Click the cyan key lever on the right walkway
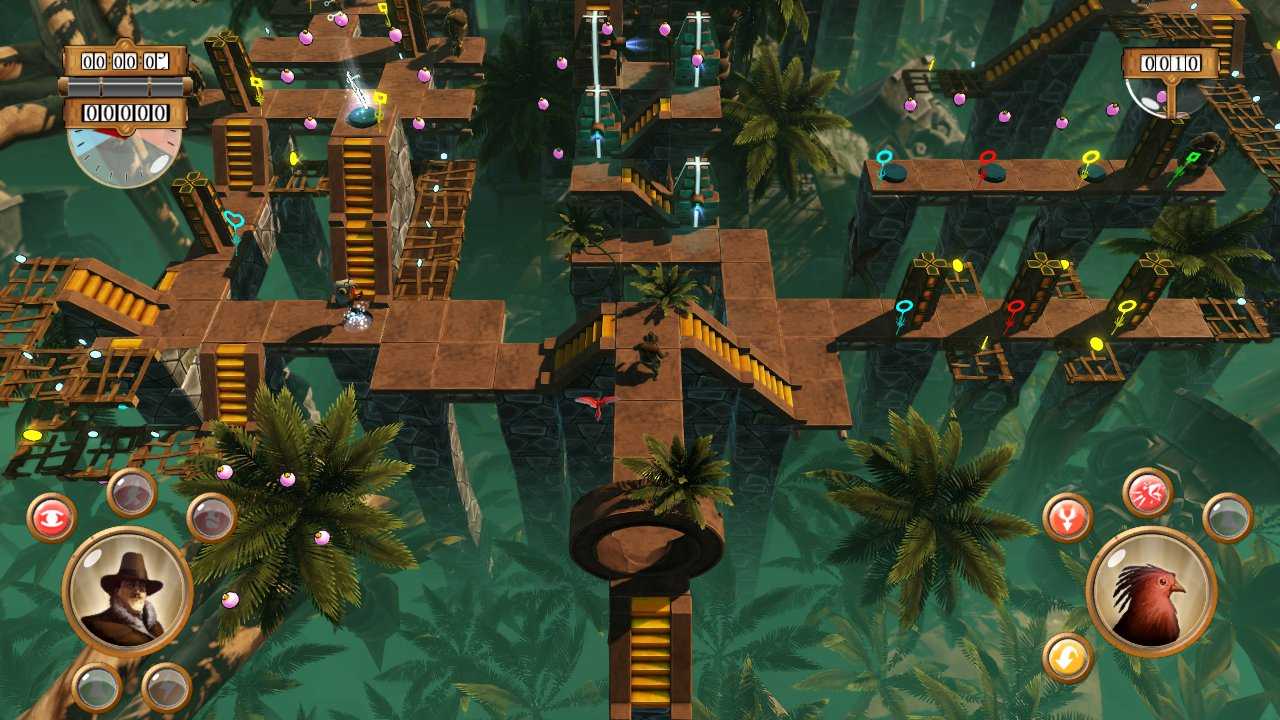The height and width of the screenshot is (720, 1280). tap(904, 306)
